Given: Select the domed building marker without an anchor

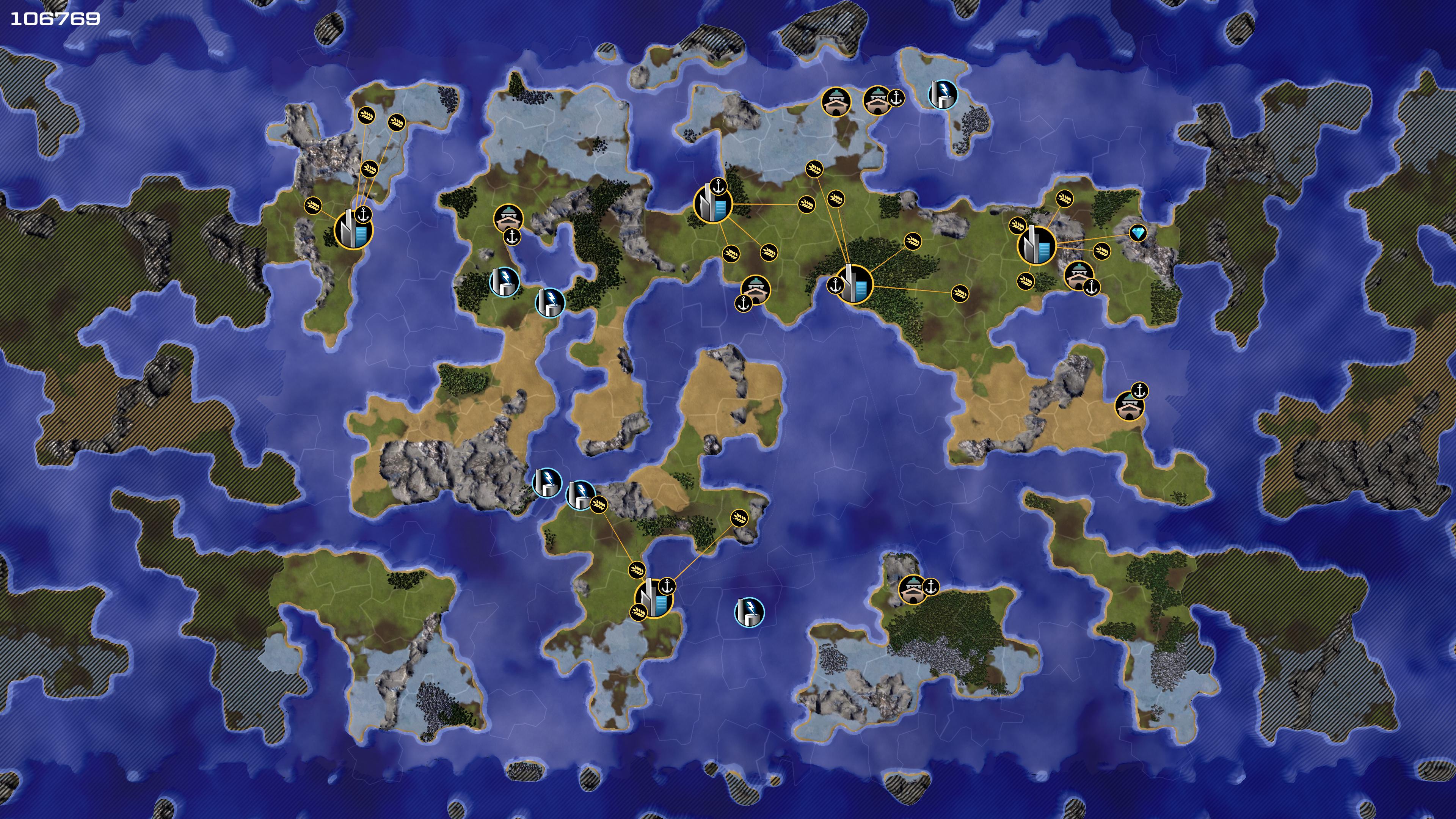Looking at the screenshot, I should point(835,101).
